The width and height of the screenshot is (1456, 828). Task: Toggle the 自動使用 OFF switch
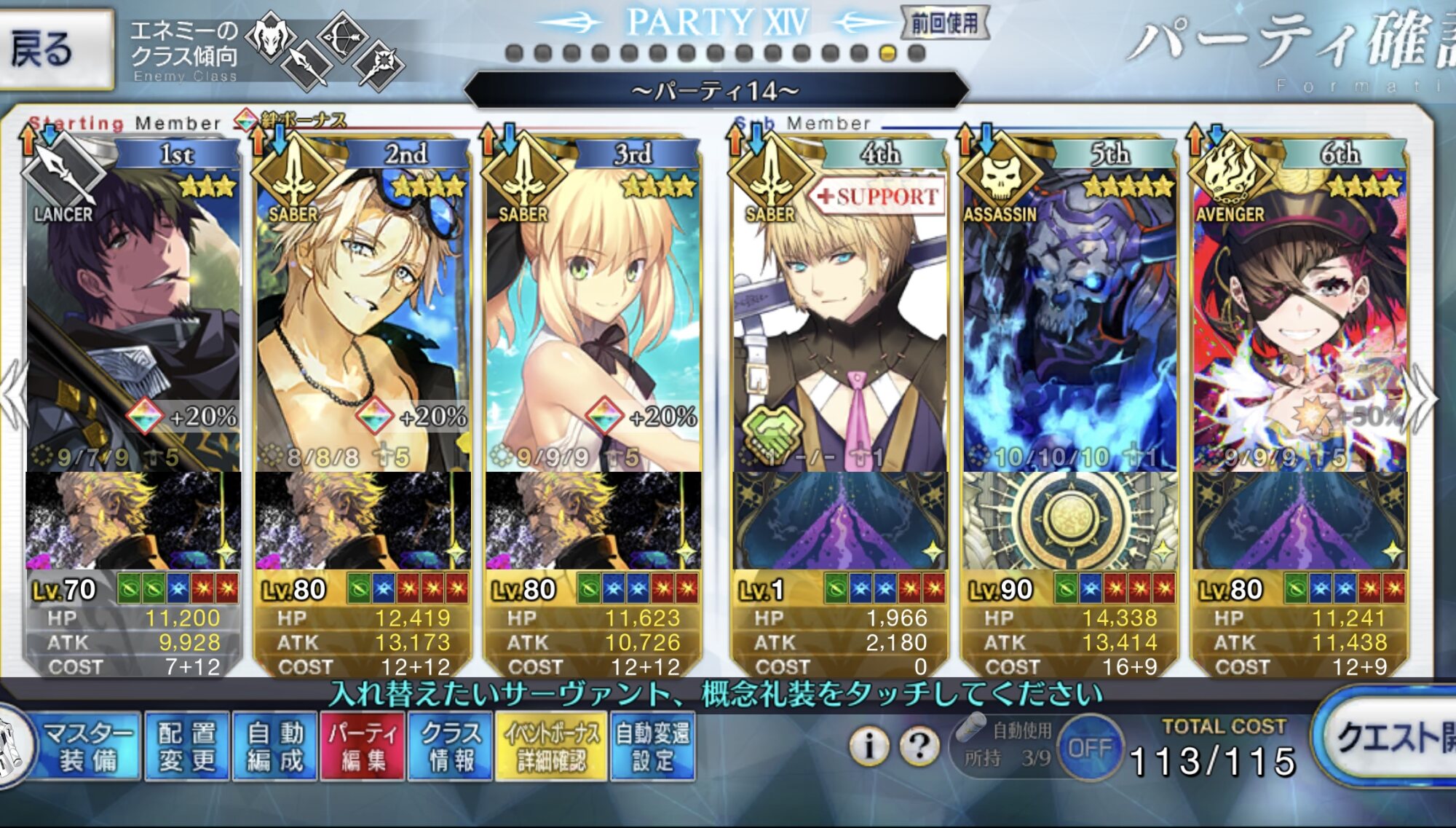point(1090,748)
